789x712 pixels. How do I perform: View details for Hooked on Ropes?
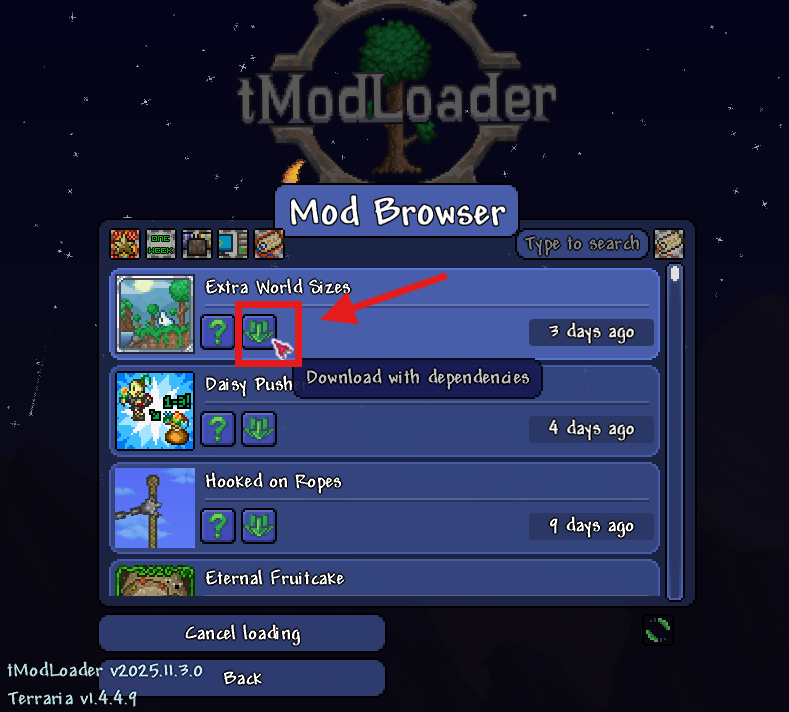(218, 524)
